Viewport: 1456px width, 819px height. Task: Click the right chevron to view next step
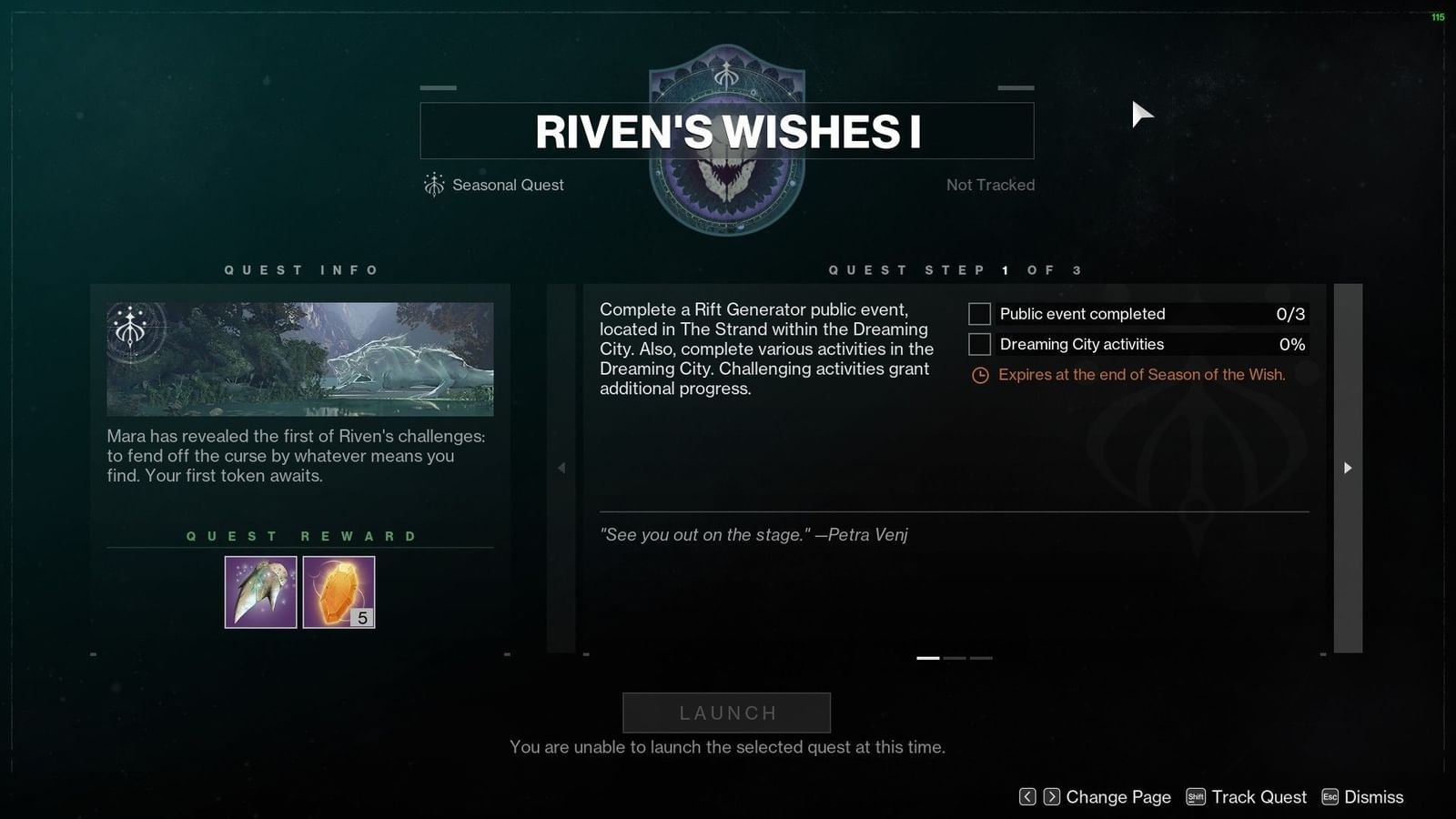pyautogui.click(x=1347, y=468)
